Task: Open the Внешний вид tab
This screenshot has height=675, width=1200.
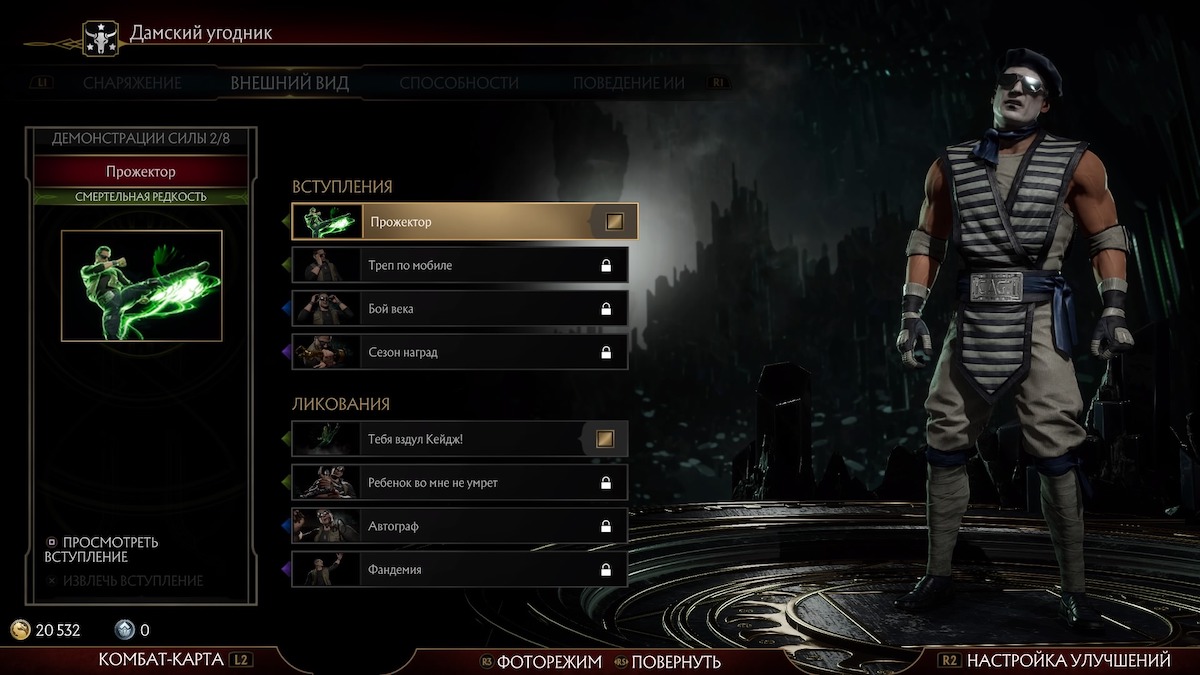Action: [x=289, y=83]
